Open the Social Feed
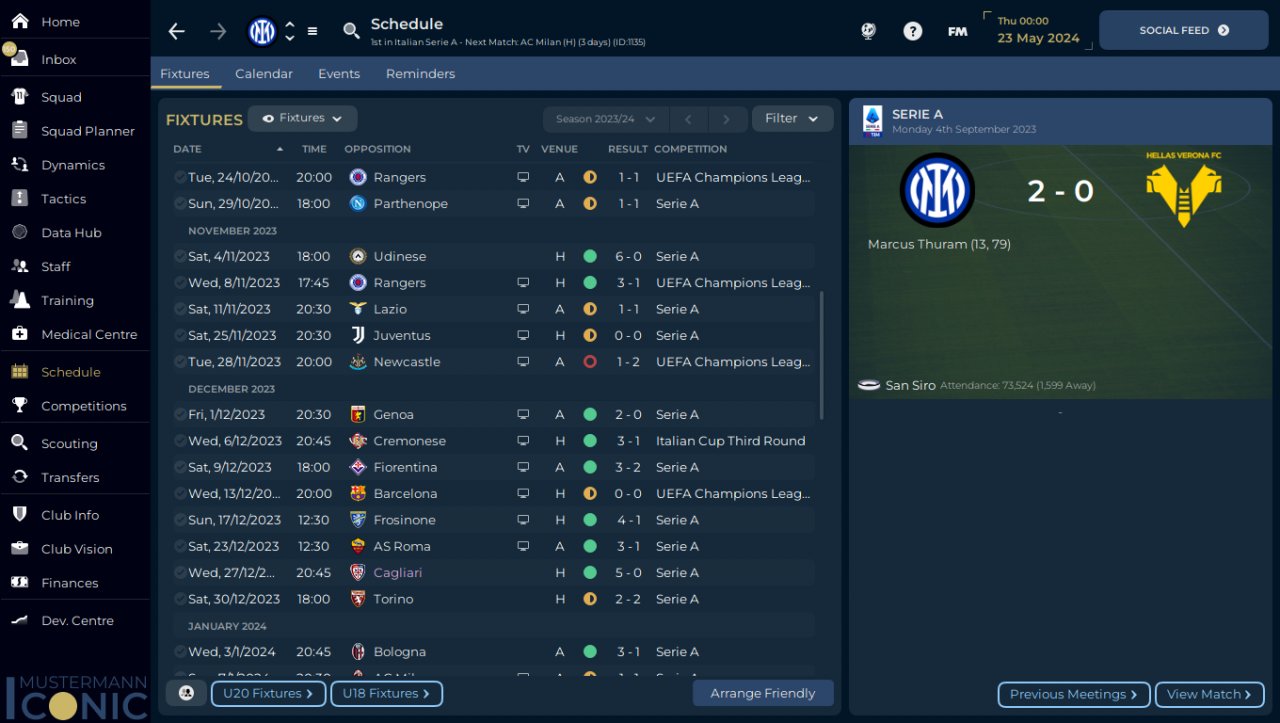This screenshot has height=723, width=1280. (x=1183, y=30)
